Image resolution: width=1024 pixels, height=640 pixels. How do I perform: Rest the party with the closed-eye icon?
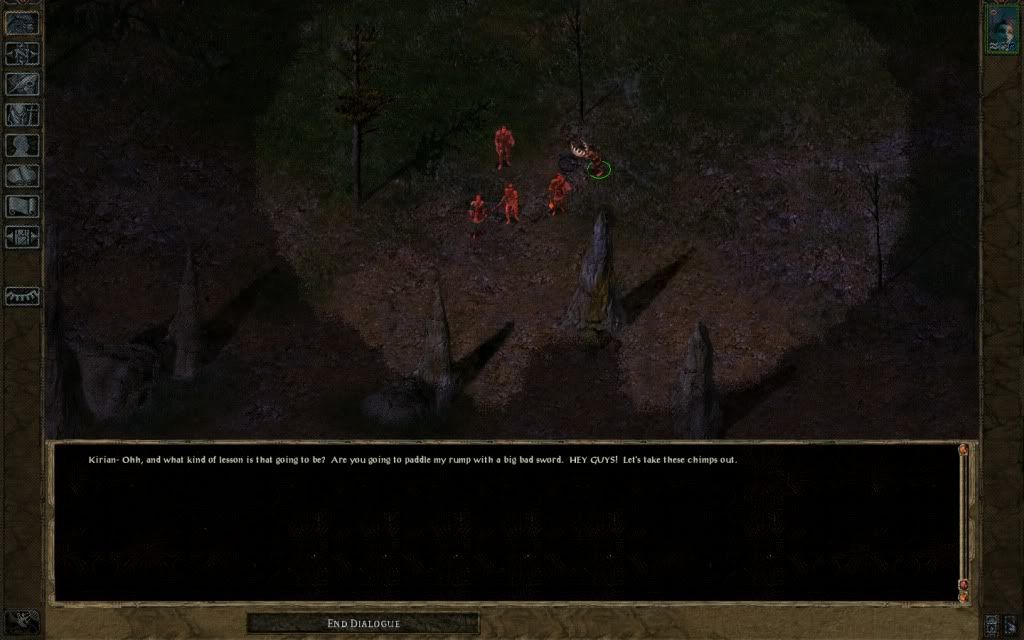point(22,297)
